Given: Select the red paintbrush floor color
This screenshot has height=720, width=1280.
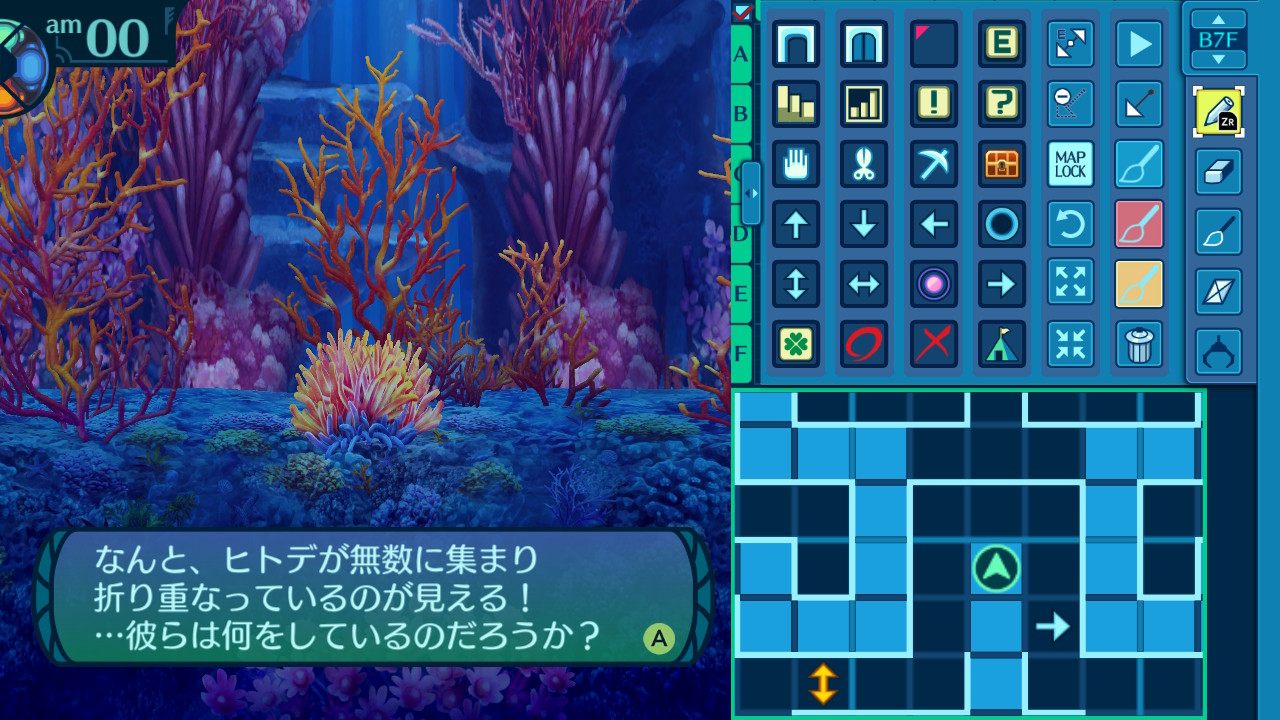Looking at the screenshot, I should pos(1139,224).
